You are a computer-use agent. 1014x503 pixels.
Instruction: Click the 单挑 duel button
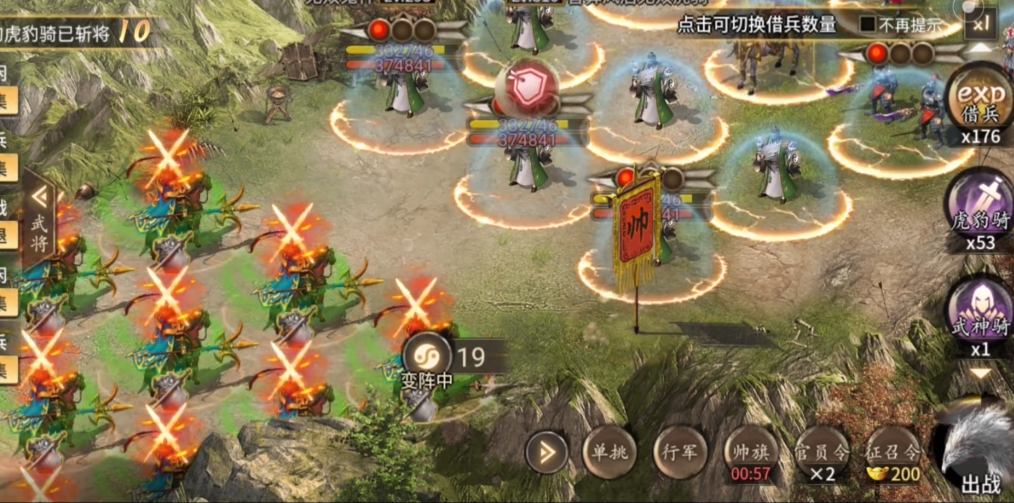(x=608, y=453)
